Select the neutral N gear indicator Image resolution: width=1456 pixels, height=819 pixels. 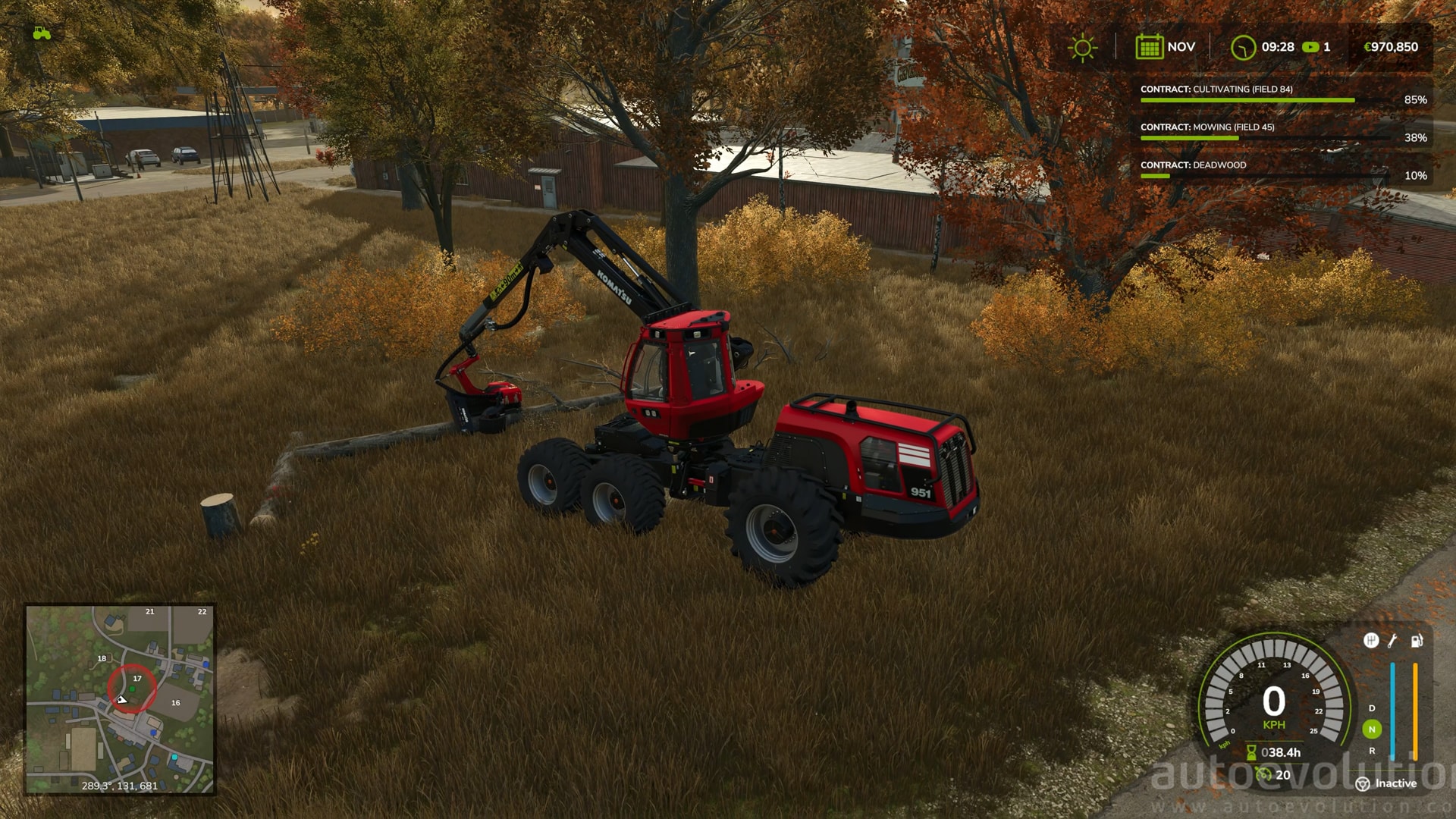pyautogui.click(x=1372, y=730)
